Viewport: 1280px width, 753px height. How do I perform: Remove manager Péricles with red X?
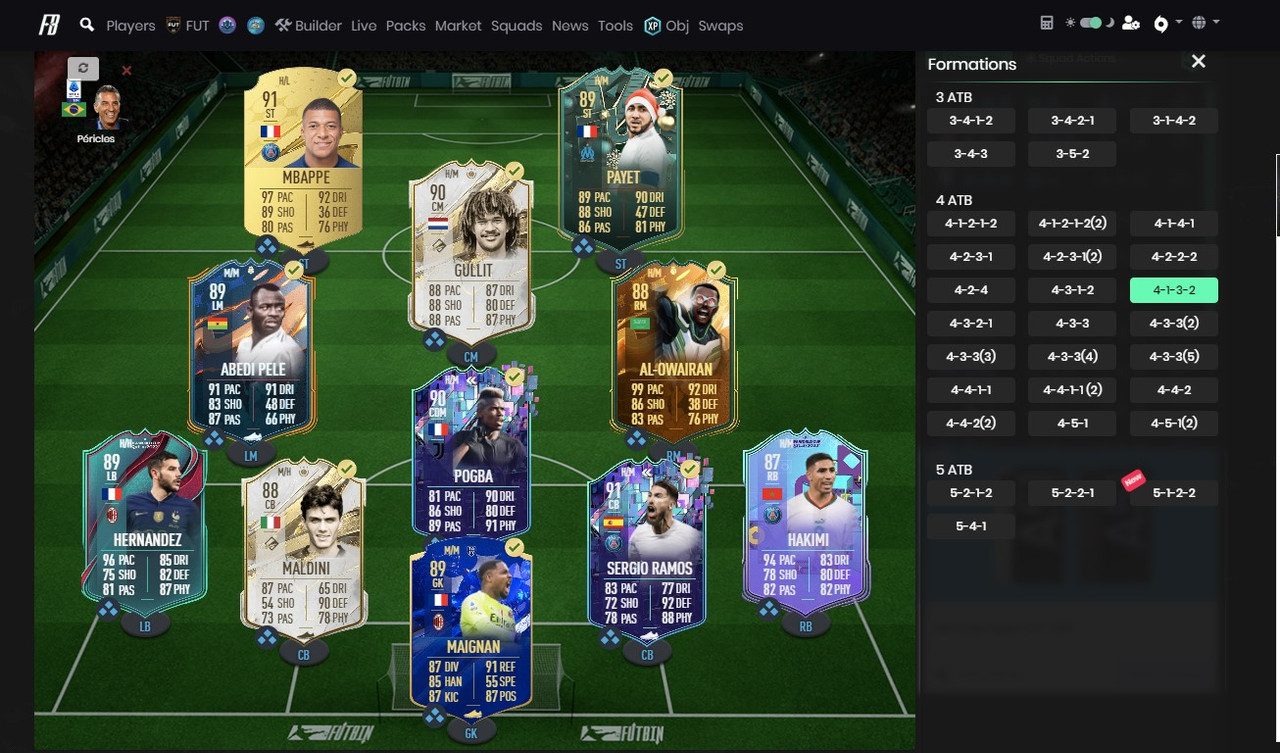pos(127,71)
